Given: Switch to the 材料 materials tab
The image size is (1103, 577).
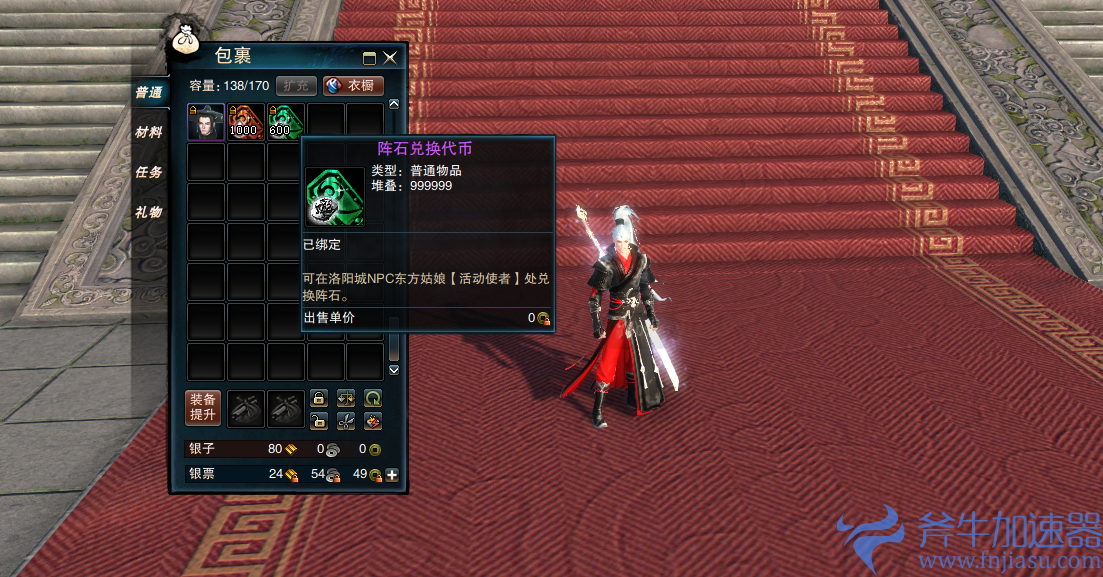Looking at the screenshot, I should [149, 132].
